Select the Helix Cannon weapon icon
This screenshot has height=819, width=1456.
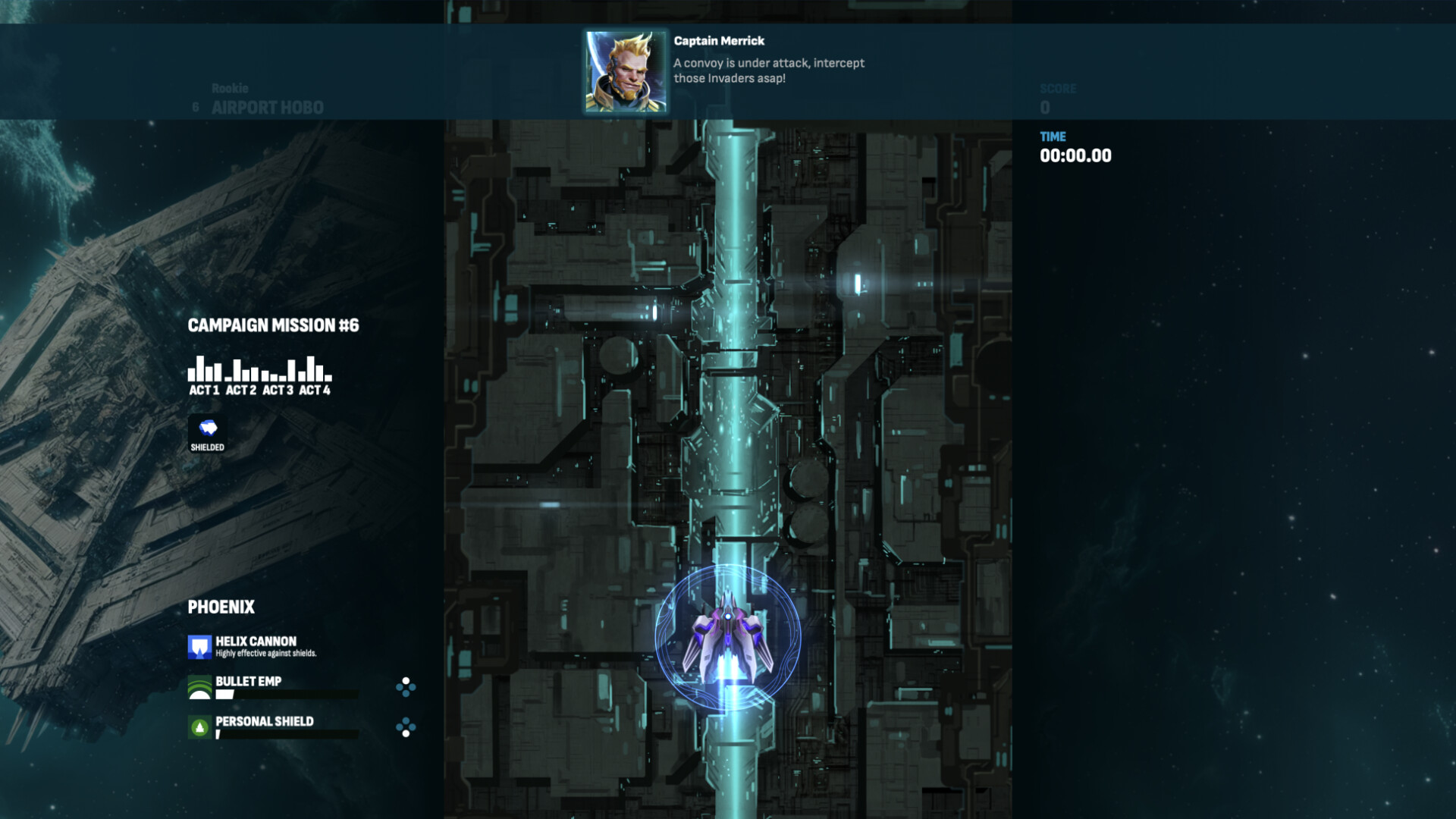pos(199,645)
